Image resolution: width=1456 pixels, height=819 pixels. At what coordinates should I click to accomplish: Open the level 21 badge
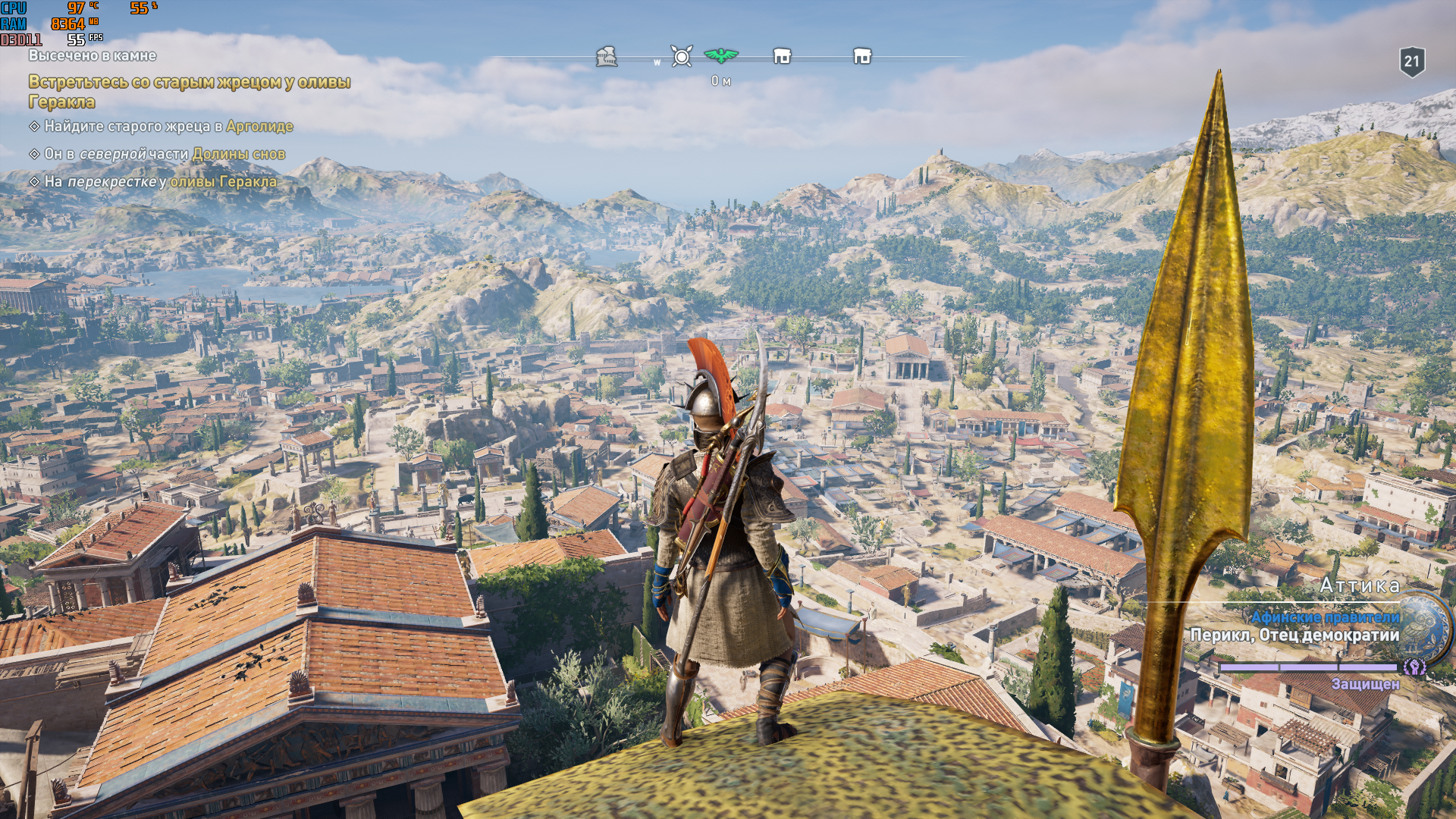click(1411, 61)
